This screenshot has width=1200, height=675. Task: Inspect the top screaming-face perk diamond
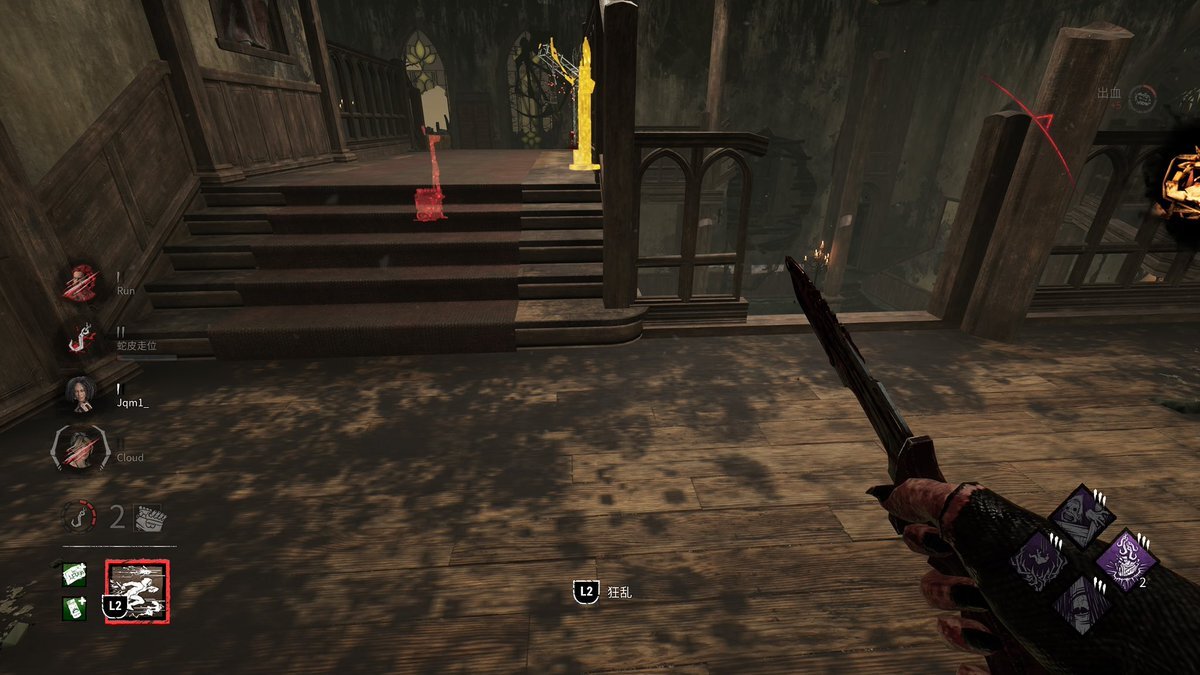pyautogui.click(x=1082, y=513)
